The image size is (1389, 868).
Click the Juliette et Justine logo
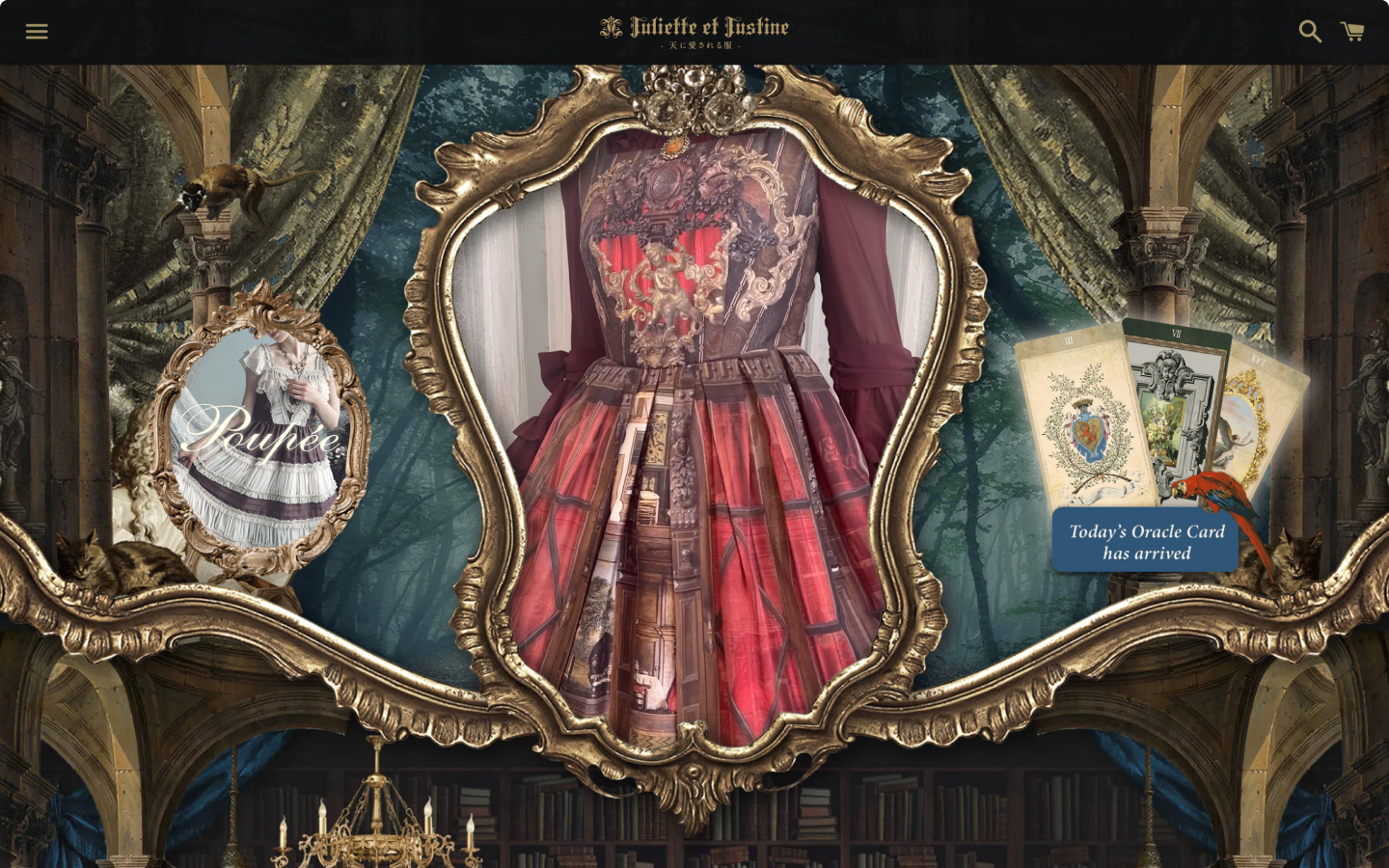(x=694, y=31)
